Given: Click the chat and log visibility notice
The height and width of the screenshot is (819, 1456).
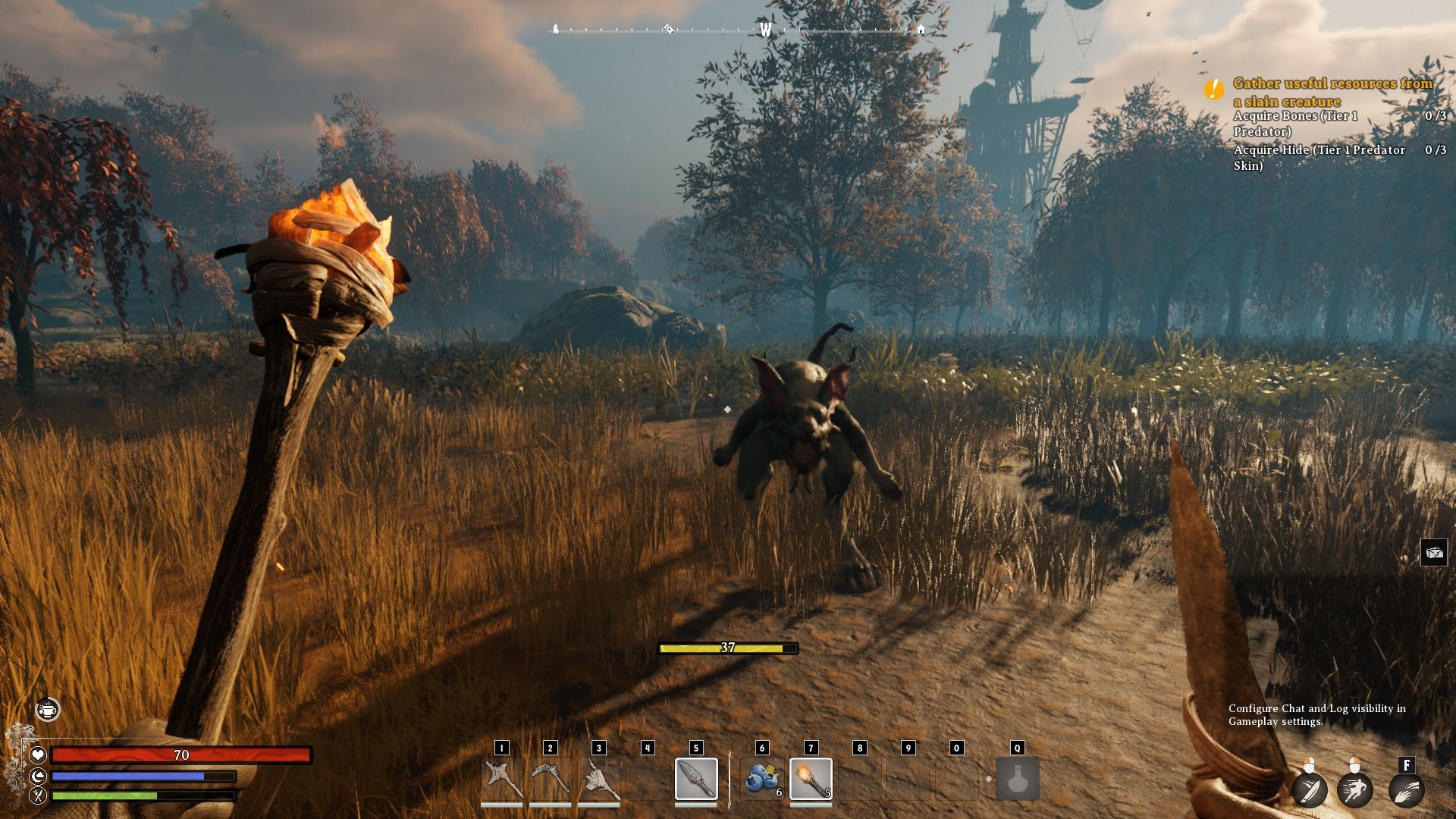Looking at the screenshot, I should (1316, 714).
